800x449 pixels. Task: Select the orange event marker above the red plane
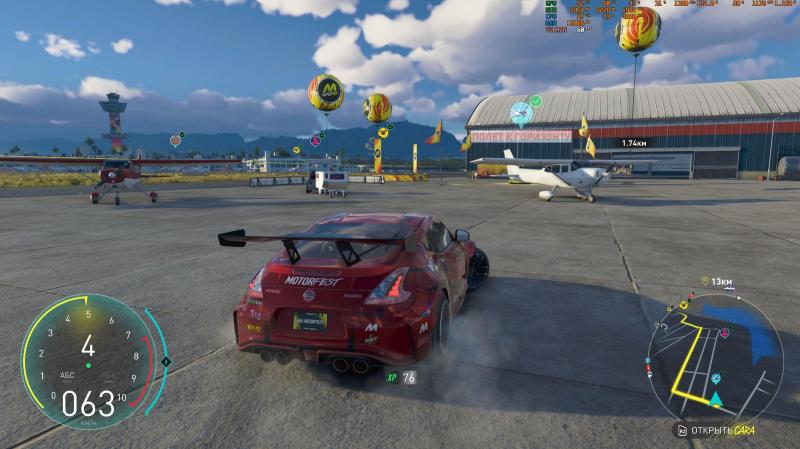tap(175, 140)
